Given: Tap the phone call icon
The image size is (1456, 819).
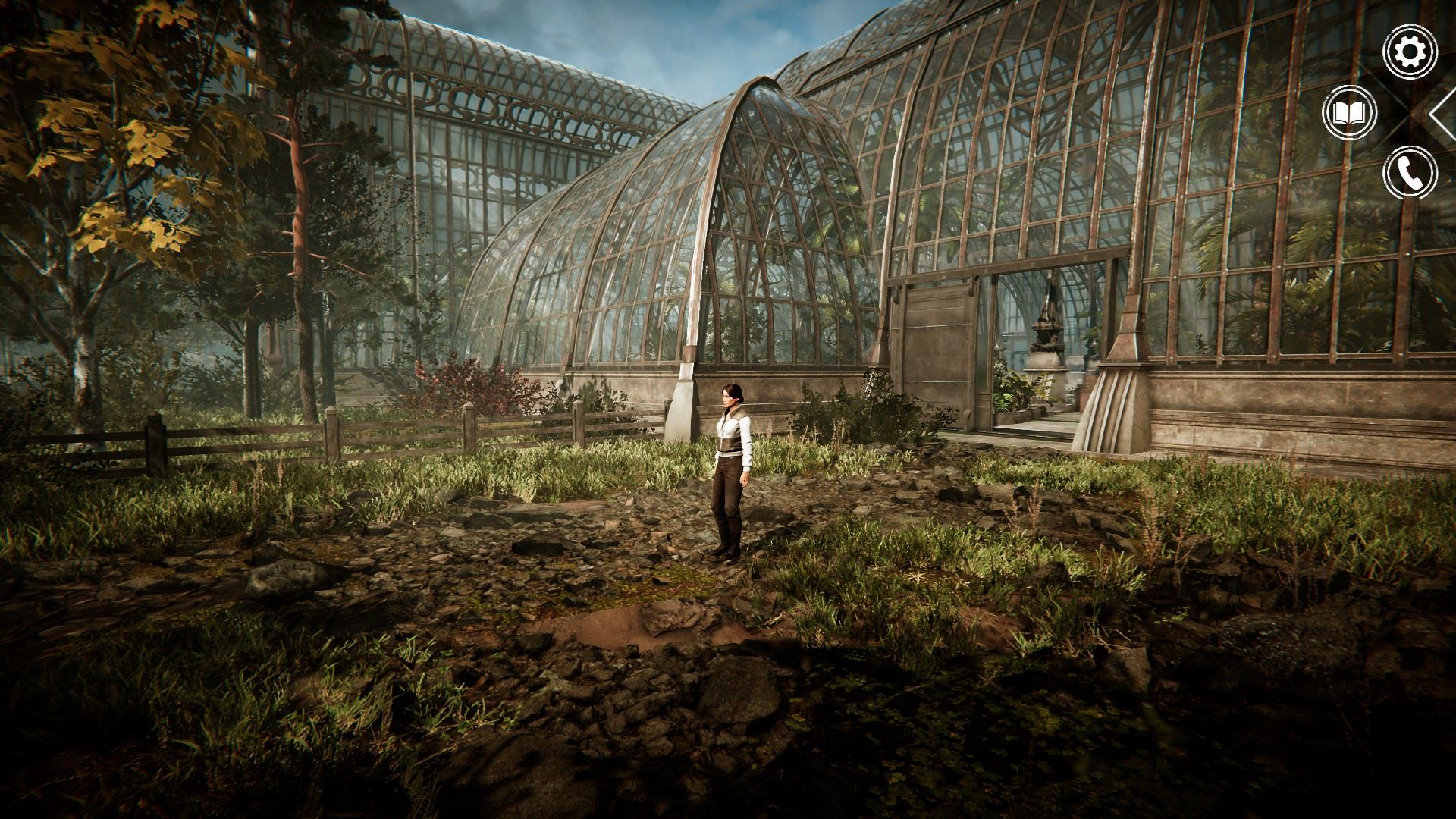Looking at the screenshot, I should click(x=1410, y=173).
